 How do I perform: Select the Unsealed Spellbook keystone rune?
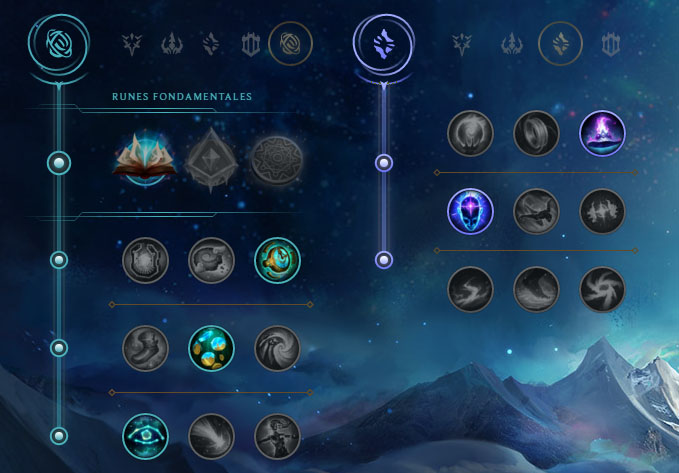pyautogui.click(x=145, y=162)
